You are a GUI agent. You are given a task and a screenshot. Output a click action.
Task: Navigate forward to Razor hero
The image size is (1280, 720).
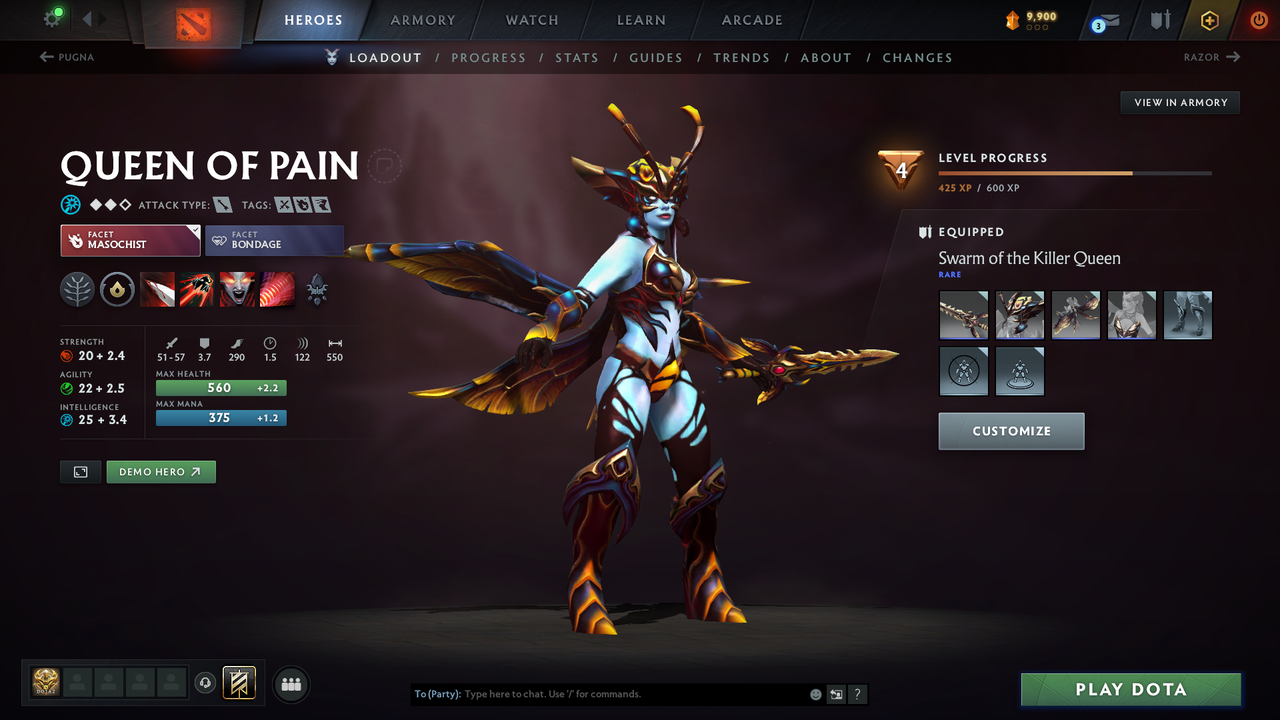(x=1210, y=57)
